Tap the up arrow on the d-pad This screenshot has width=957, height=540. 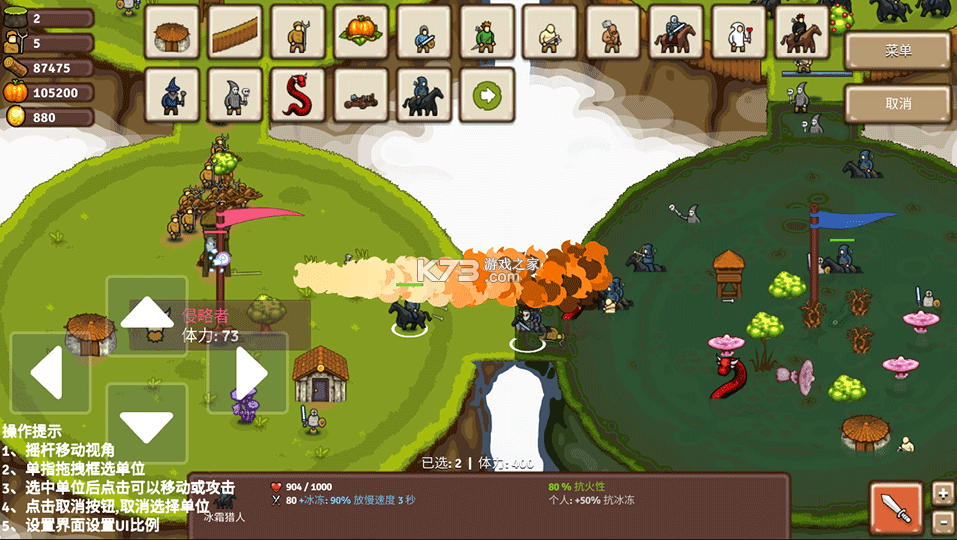point(147,315)
